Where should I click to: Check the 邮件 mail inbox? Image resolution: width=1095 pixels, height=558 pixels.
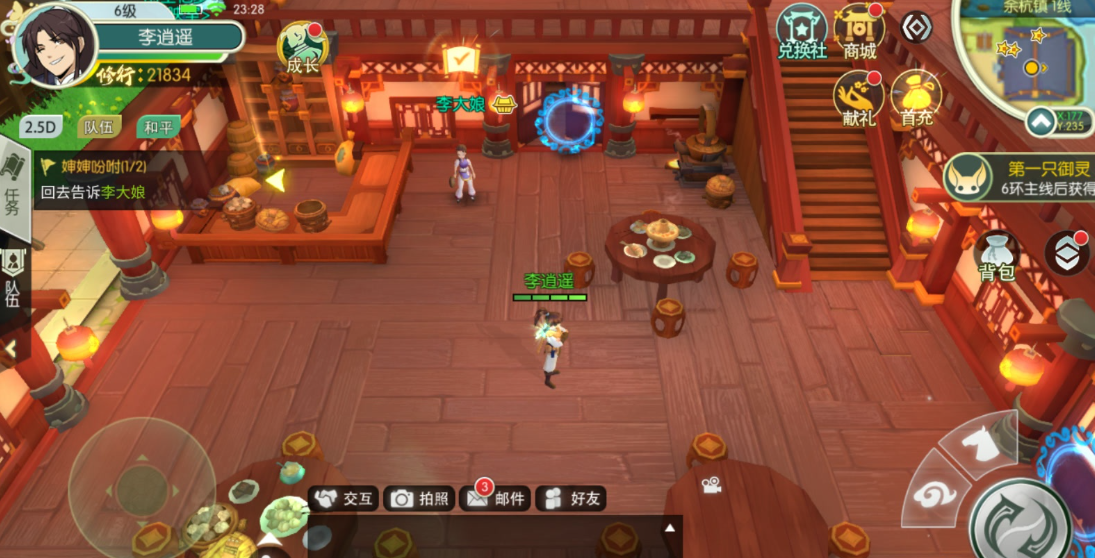tap(497, 498)
